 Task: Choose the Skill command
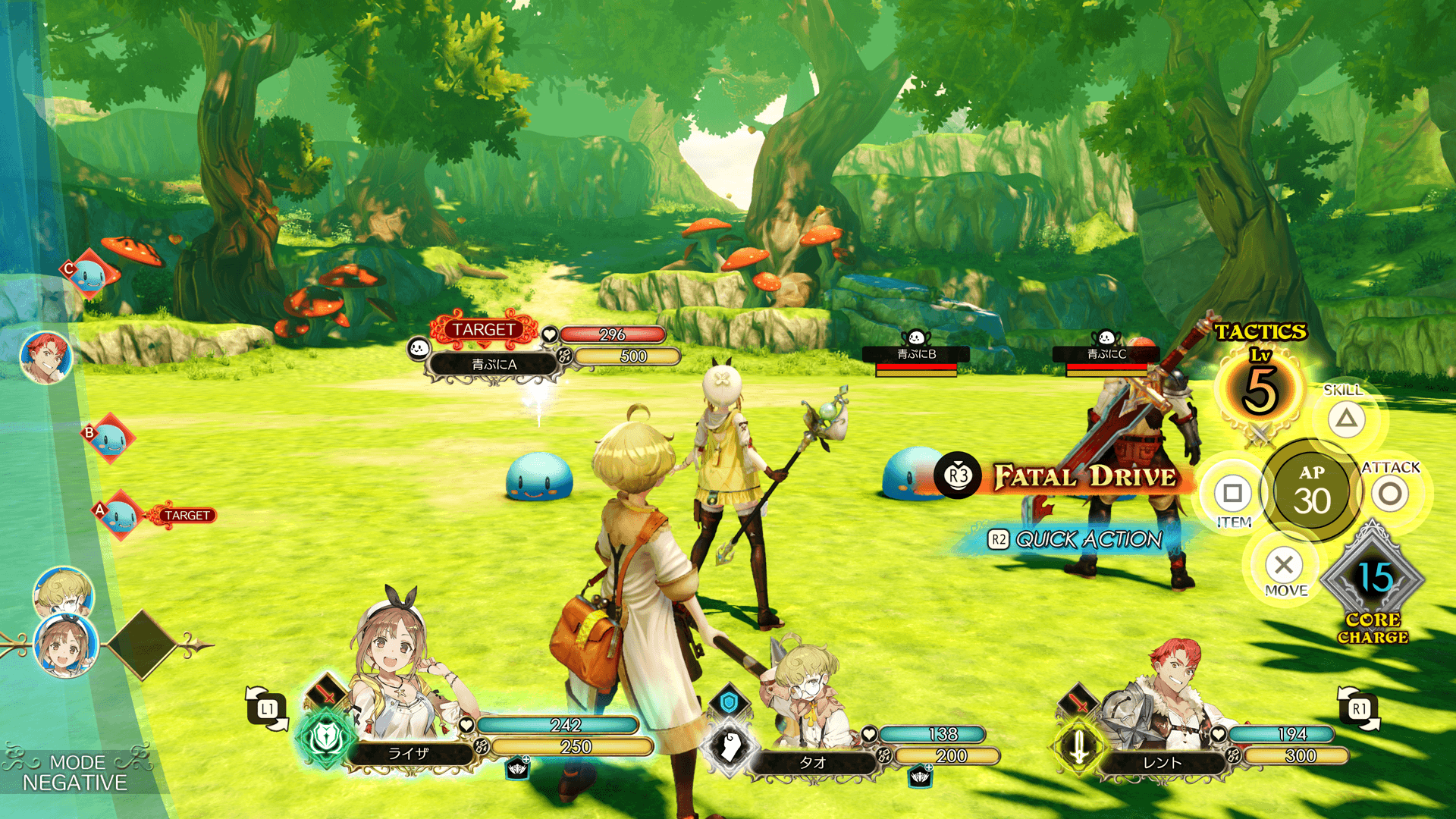1346,419
